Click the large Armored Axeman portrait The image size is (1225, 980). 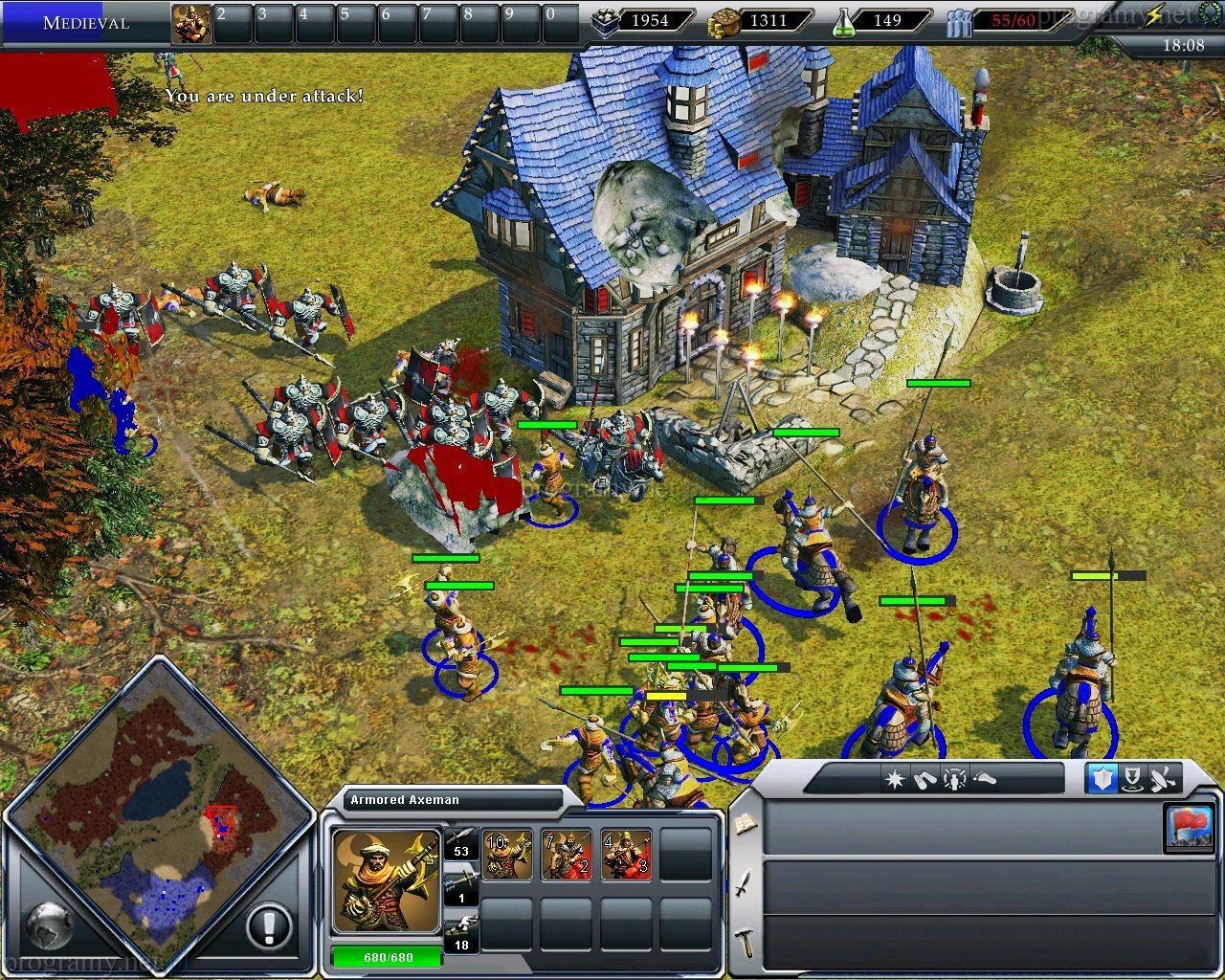387,881
